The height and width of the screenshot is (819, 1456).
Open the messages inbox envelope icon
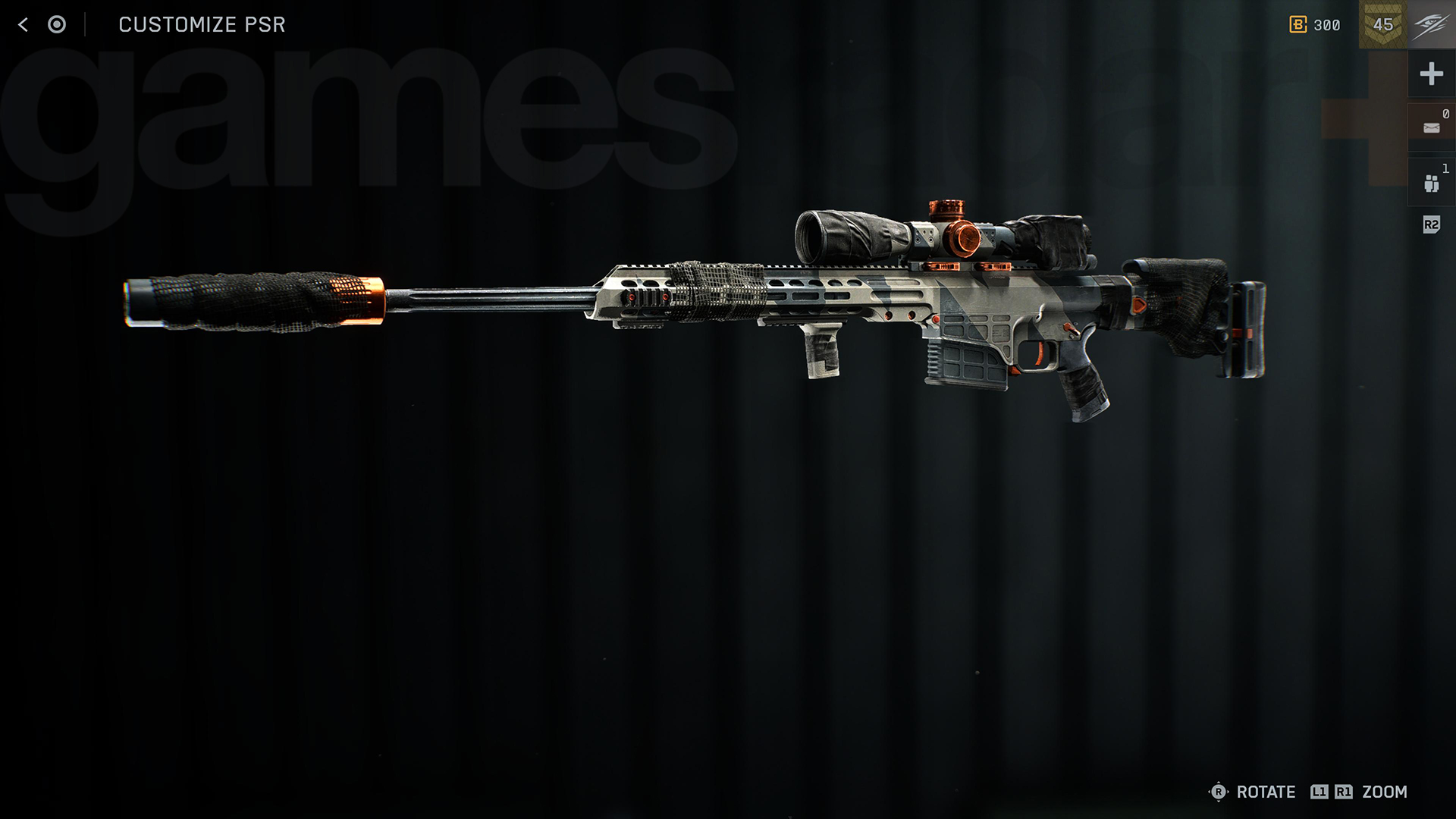1432,127
